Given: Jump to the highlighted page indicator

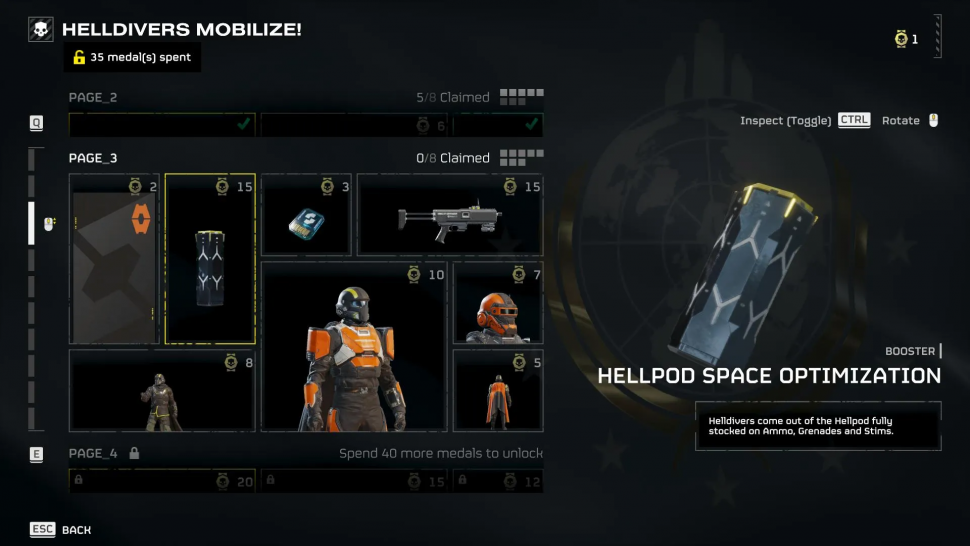Looking at the screenshot, I should click(x=31, y=223).
